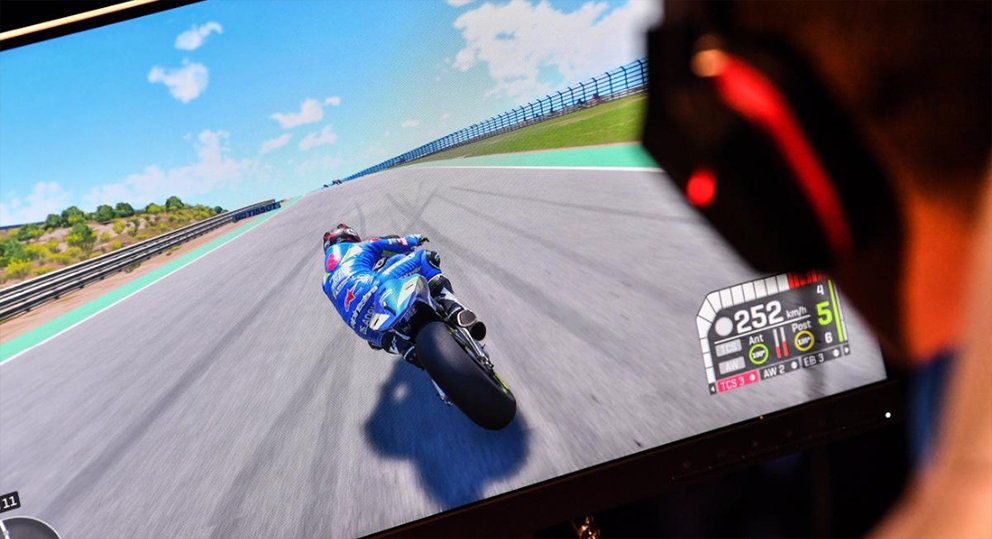Click the front tyre (Ant) temperature icon
992x539 pixels.
759,352
